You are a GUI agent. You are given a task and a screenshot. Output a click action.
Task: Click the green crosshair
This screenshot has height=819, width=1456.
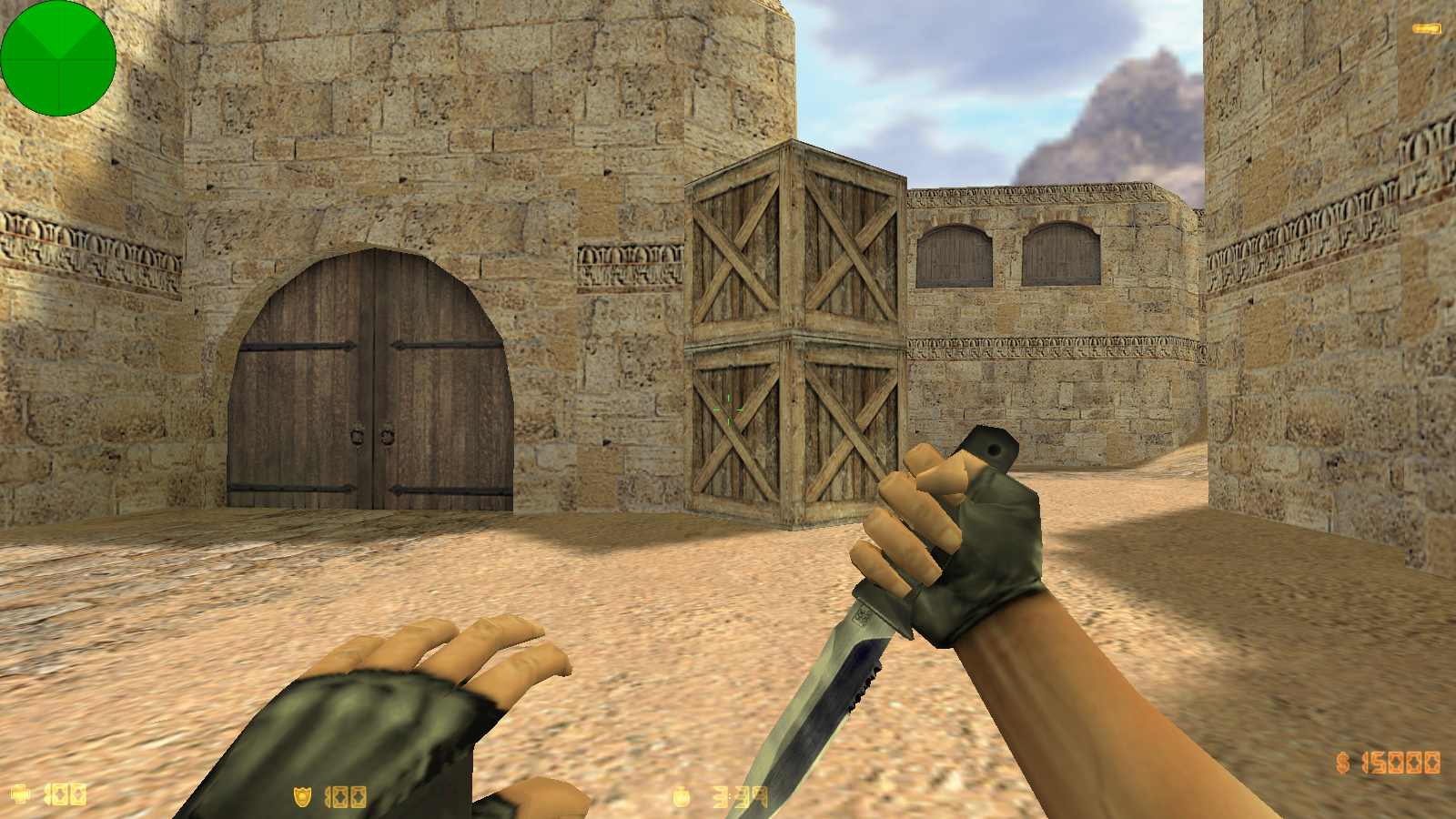(x=728, y=409)
